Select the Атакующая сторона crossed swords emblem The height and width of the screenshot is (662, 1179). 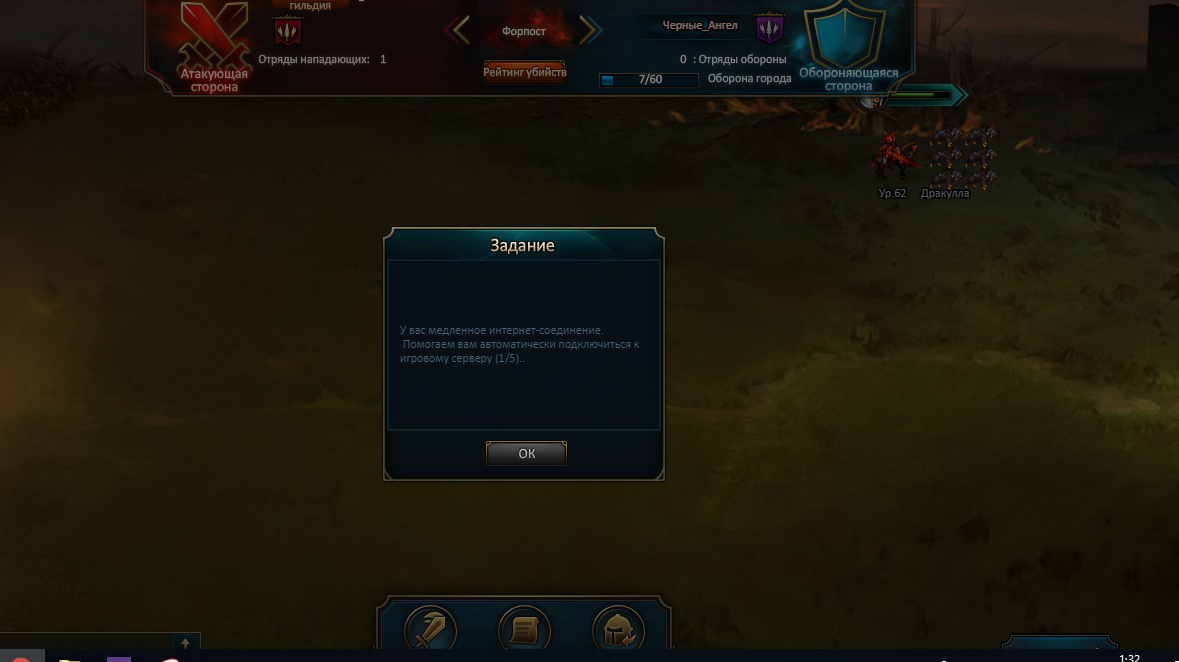[x=213, y=40]
